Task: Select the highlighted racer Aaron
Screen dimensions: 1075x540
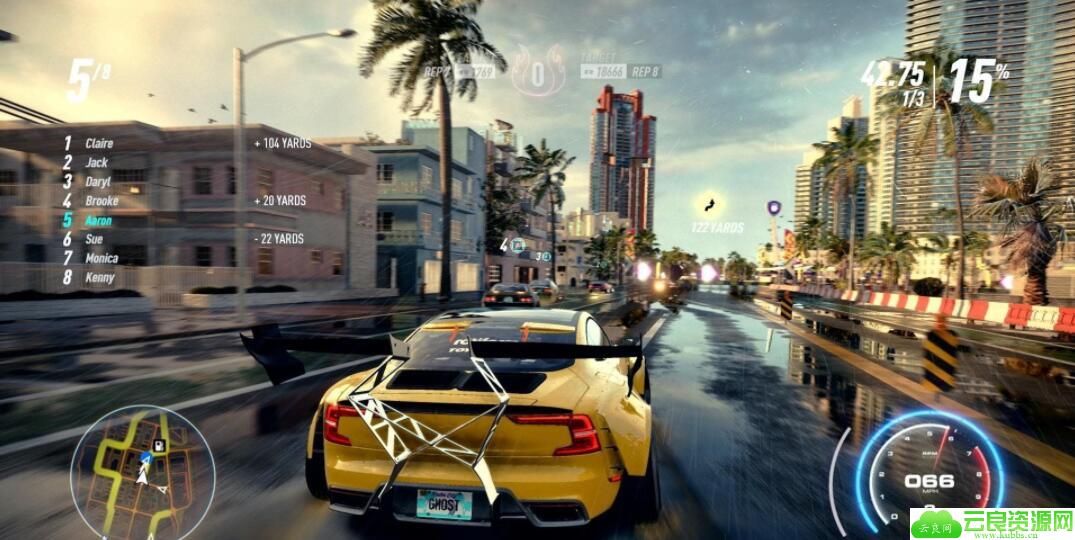Action: [99, 220]
